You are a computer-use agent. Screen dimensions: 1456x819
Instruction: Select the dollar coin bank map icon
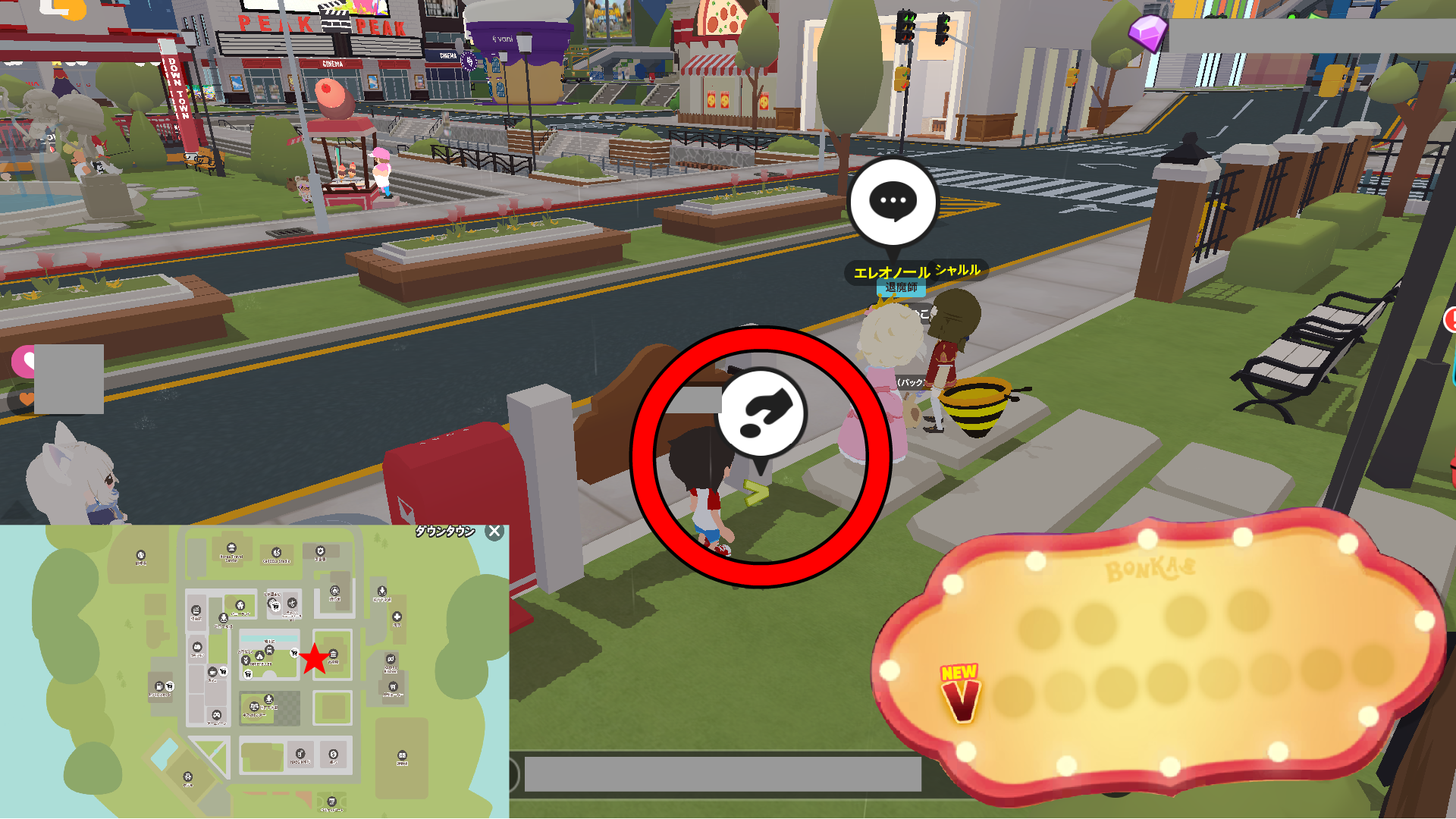coord(333,755)
